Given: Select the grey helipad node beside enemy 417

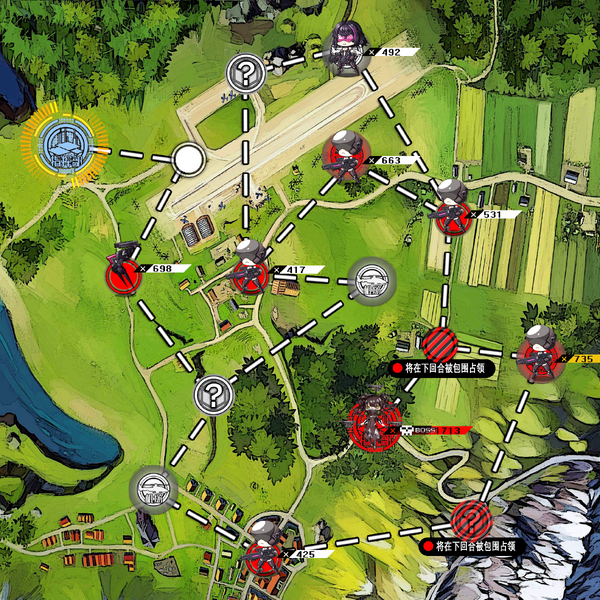Looking at the screenshot, I should pos(372,283).
